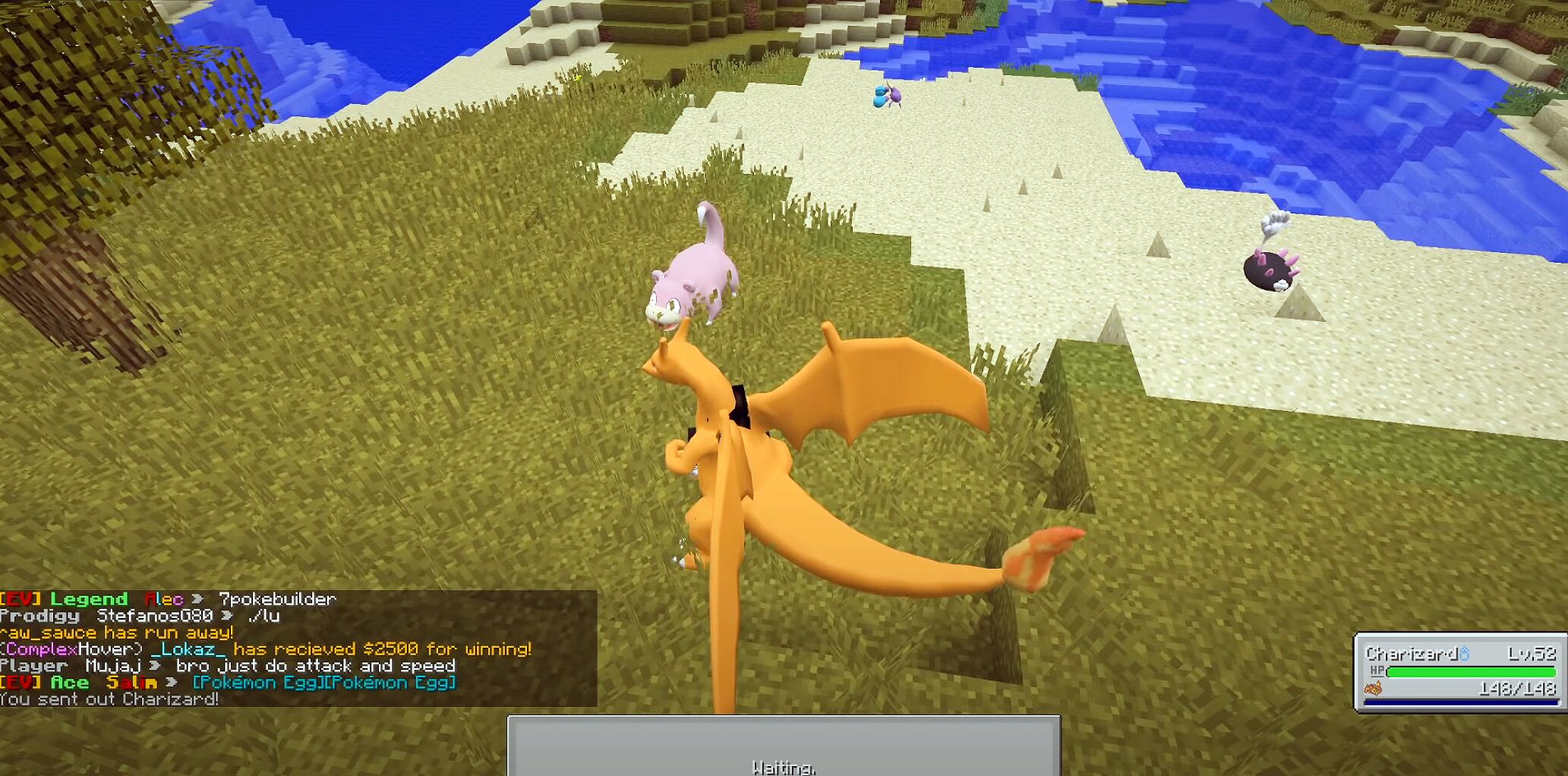This screenshot has width=1568, height=776.
Task: Click the Waiting dialog at the bottom
Action: click(x=786, y=765)
